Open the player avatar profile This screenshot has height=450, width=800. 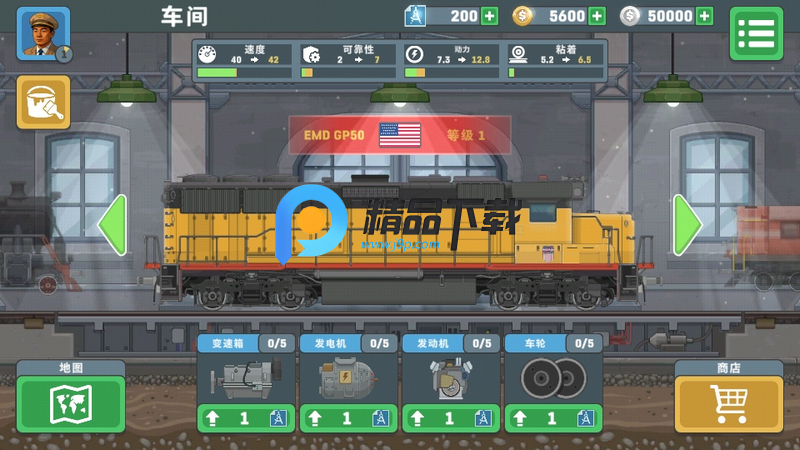click(x=43, y=34)
